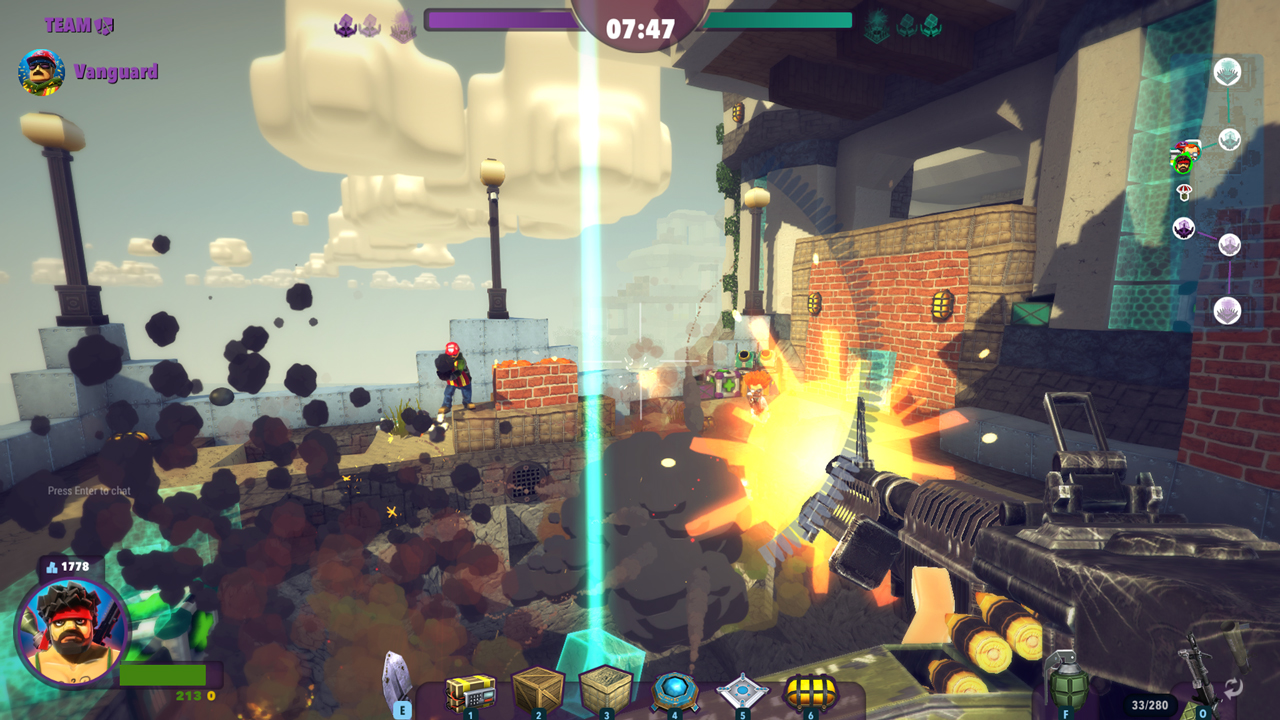
Task: Click the second teal squid node on the right track
Action: tap(1229, 140)
